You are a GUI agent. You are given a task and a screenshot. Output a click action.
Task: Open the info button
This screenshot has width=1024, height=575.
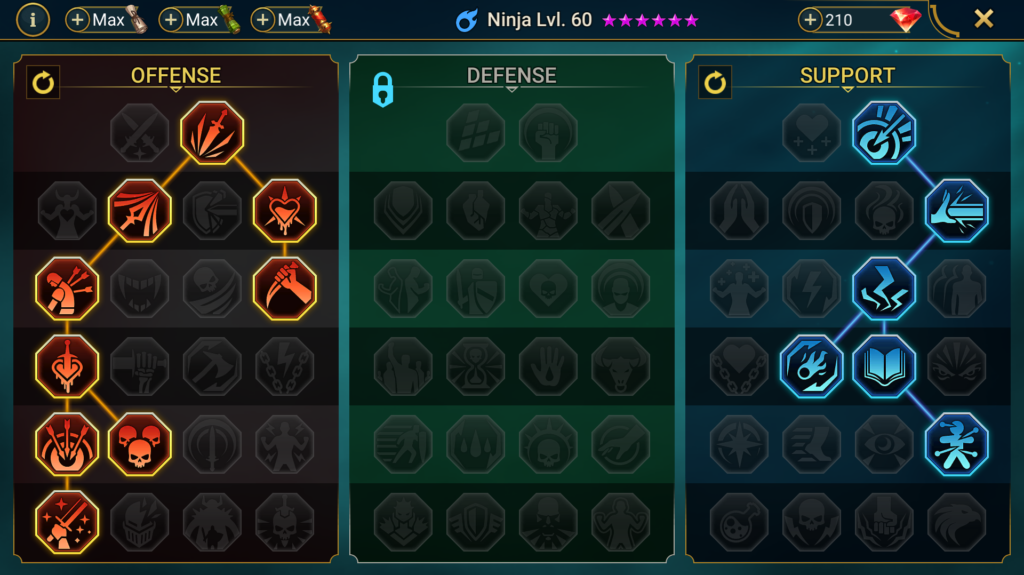(33, 19)
